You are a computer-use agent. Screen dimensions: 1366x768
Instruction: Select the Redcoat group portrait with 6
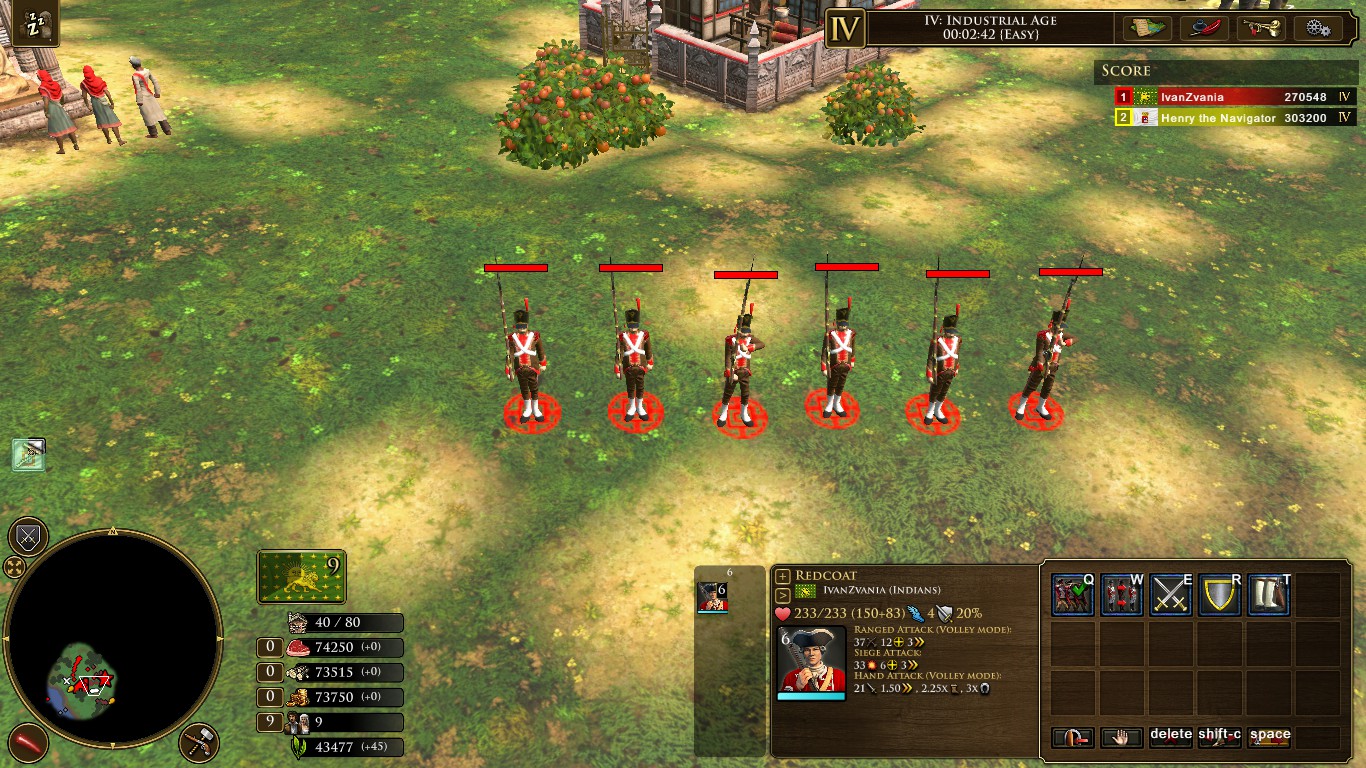pos(711,596)
